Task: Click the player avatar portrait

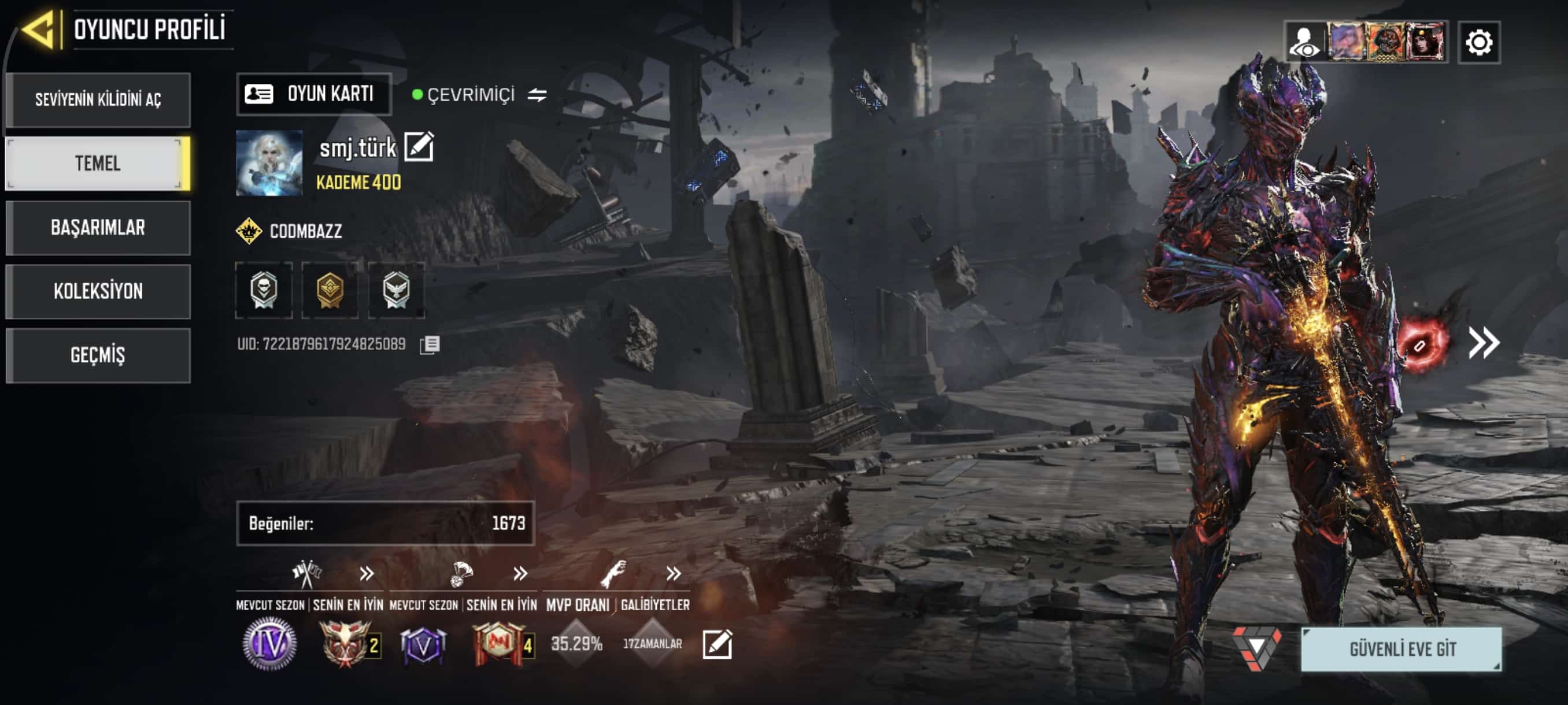Action: [x=269, y=163]
